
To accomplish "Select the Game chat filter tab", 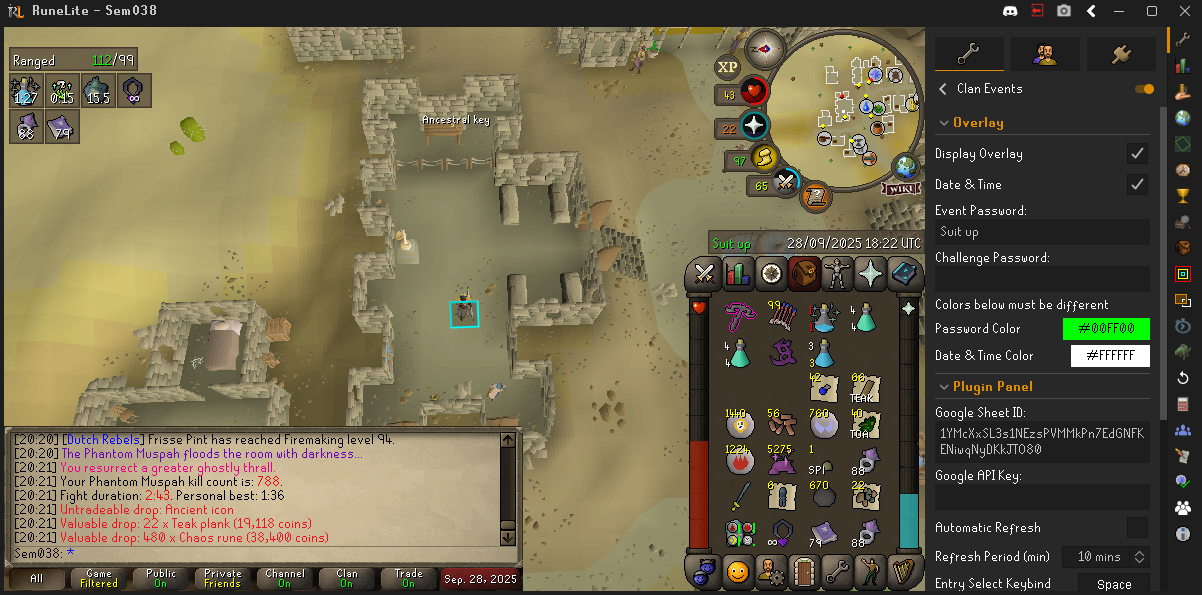I will 98,578.
